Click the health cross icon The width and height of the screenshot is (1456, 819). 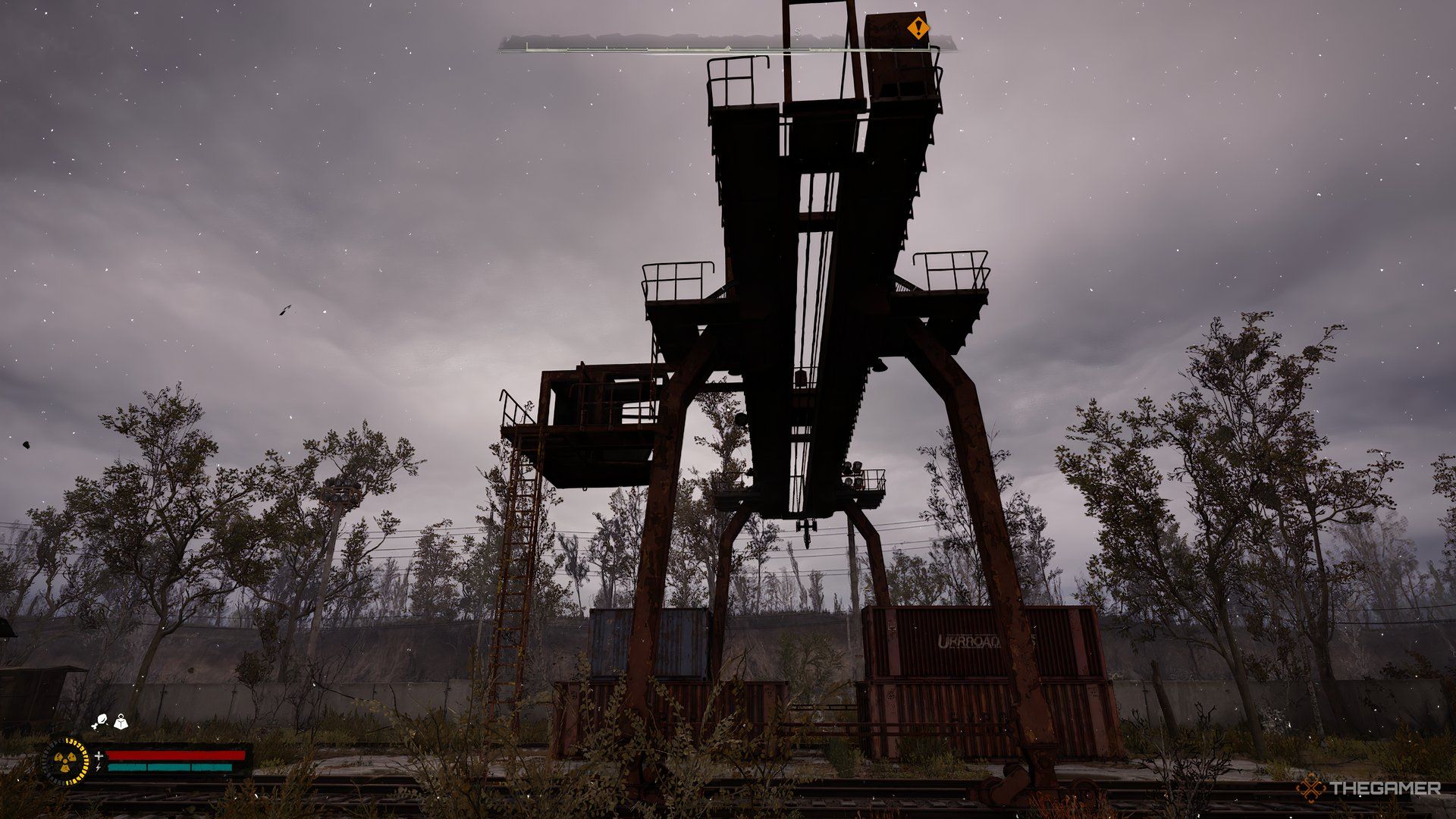point(99,757)
